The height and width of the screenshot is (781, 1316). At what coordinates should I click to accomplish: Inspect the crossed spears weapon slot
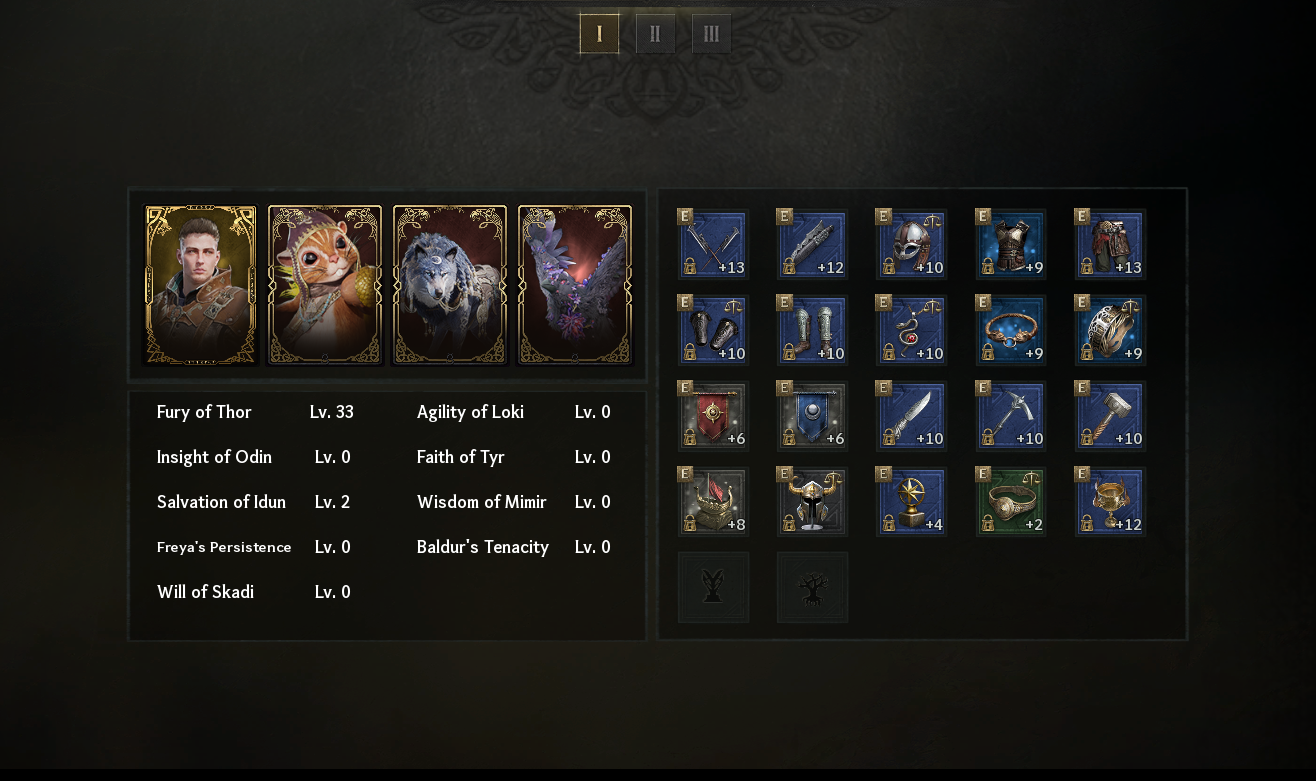tap(713, 244)
